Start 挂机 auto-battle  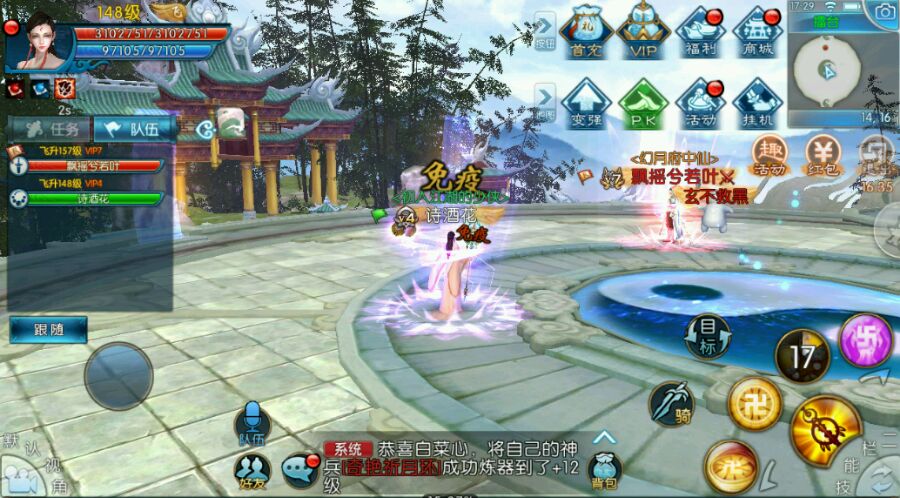tap(759, 103)
